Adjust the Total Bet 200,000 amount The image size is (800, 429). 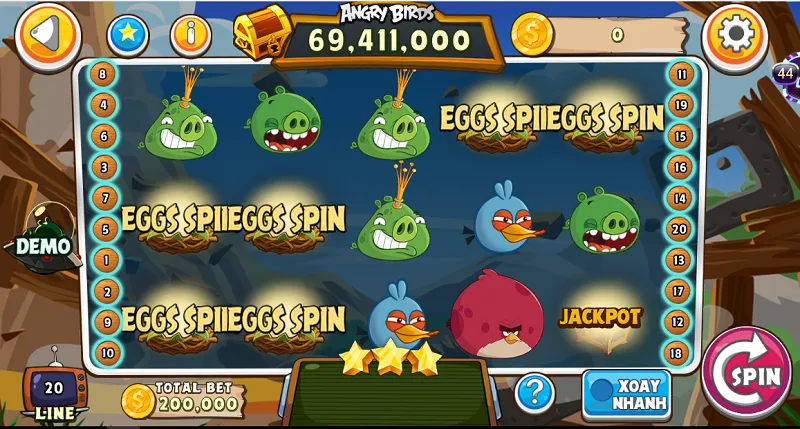pyautogui.click(x=183, y=400)
